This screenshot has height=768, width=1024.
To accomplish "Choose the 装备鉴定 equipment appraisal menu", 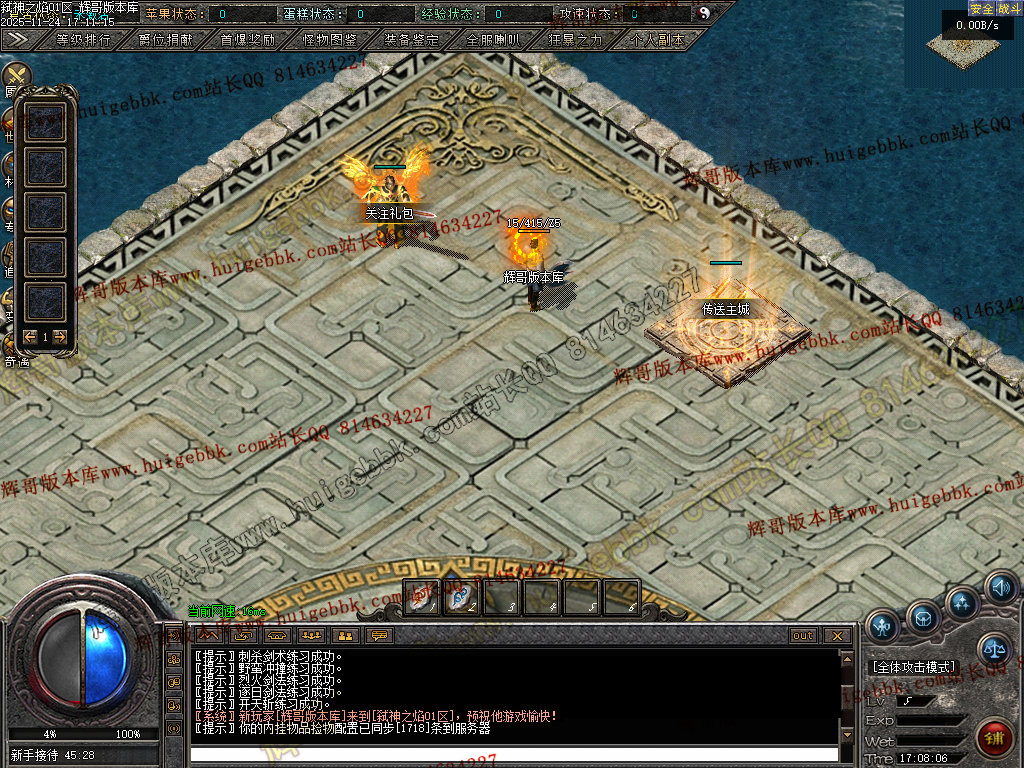I will pyautogui.click(x=412, y=41).
